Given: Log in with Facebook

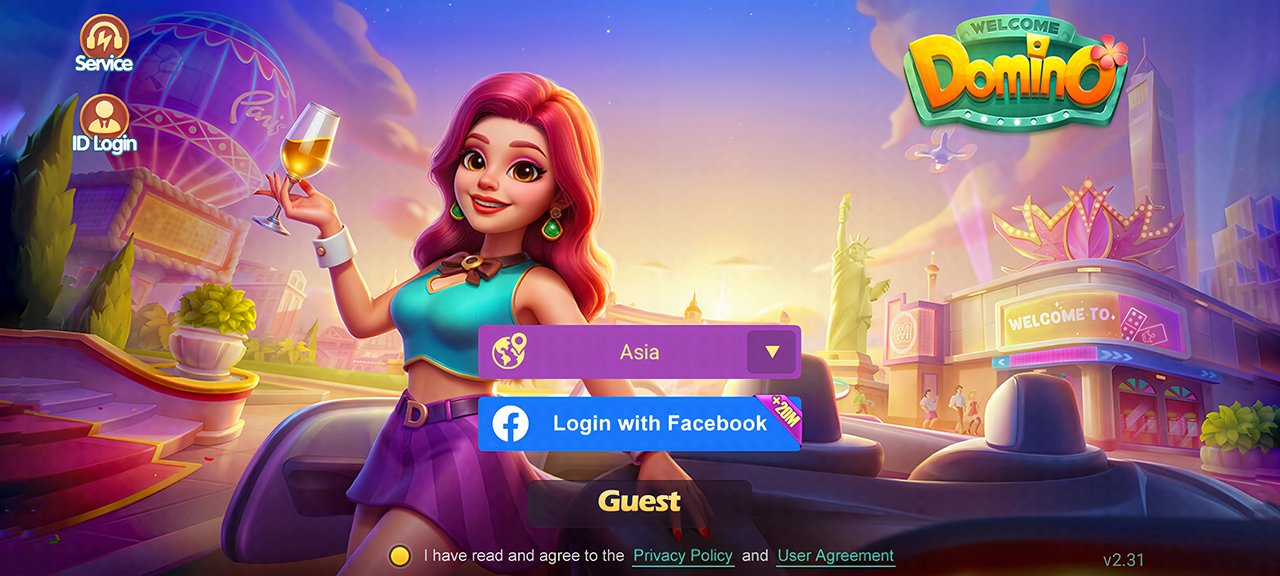Looking at the screenshot, I should (x=639, y=424).
